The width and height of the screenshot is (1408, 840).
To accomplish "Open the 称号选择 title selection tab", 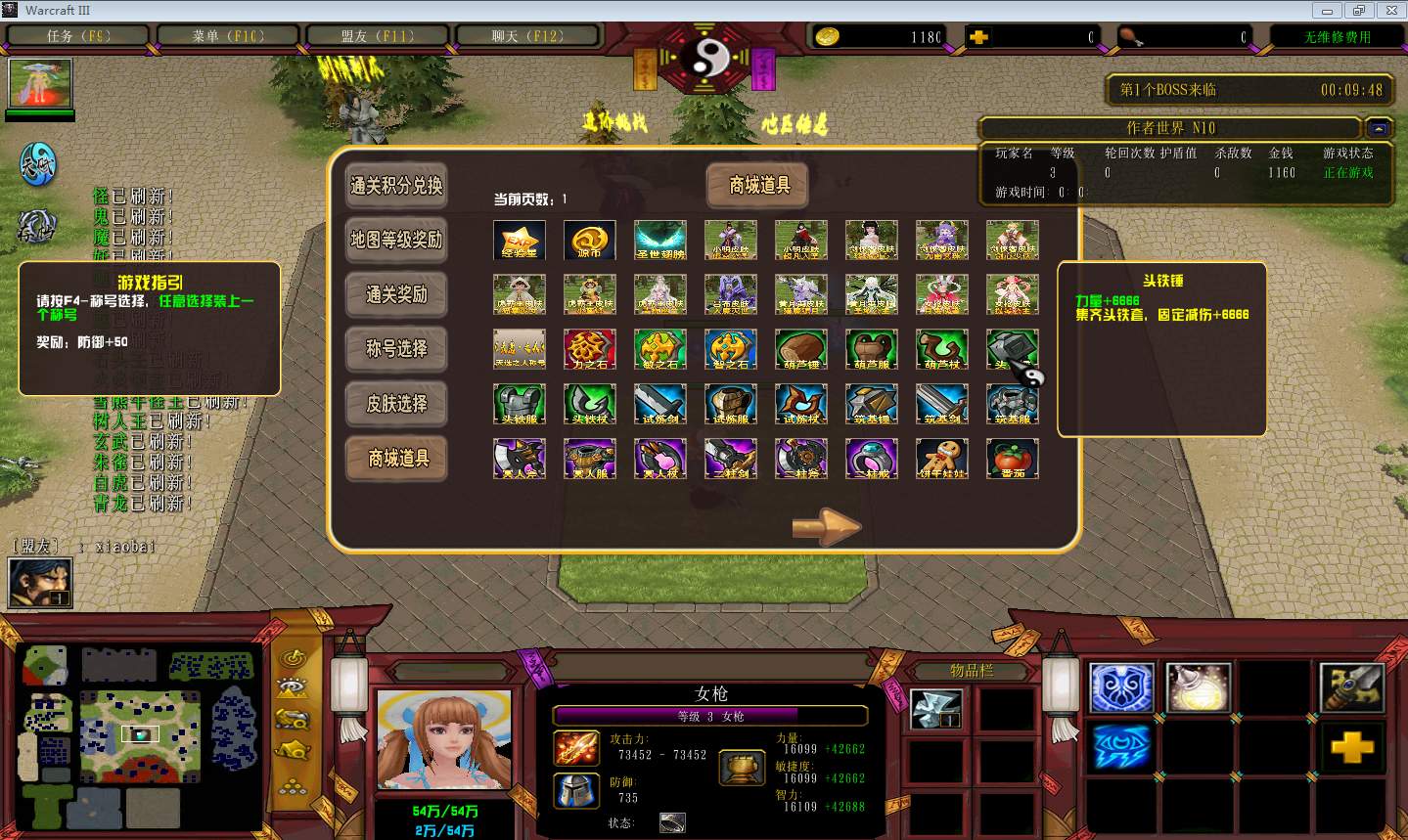I will pyautogui.click(x=396, y=349).
